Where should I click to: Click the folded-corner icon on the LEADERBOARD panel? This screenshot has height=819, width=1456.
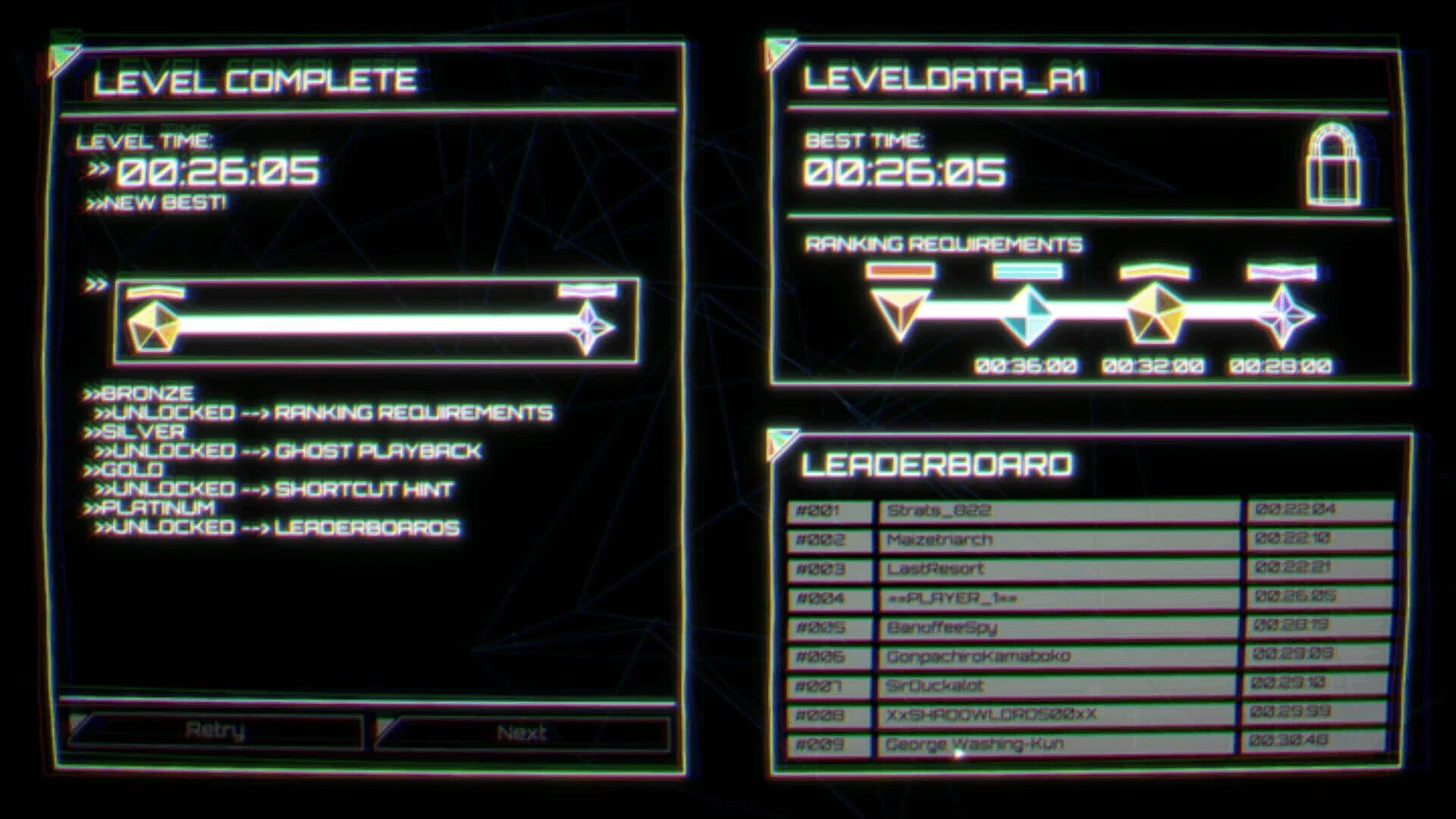point(780,439)
